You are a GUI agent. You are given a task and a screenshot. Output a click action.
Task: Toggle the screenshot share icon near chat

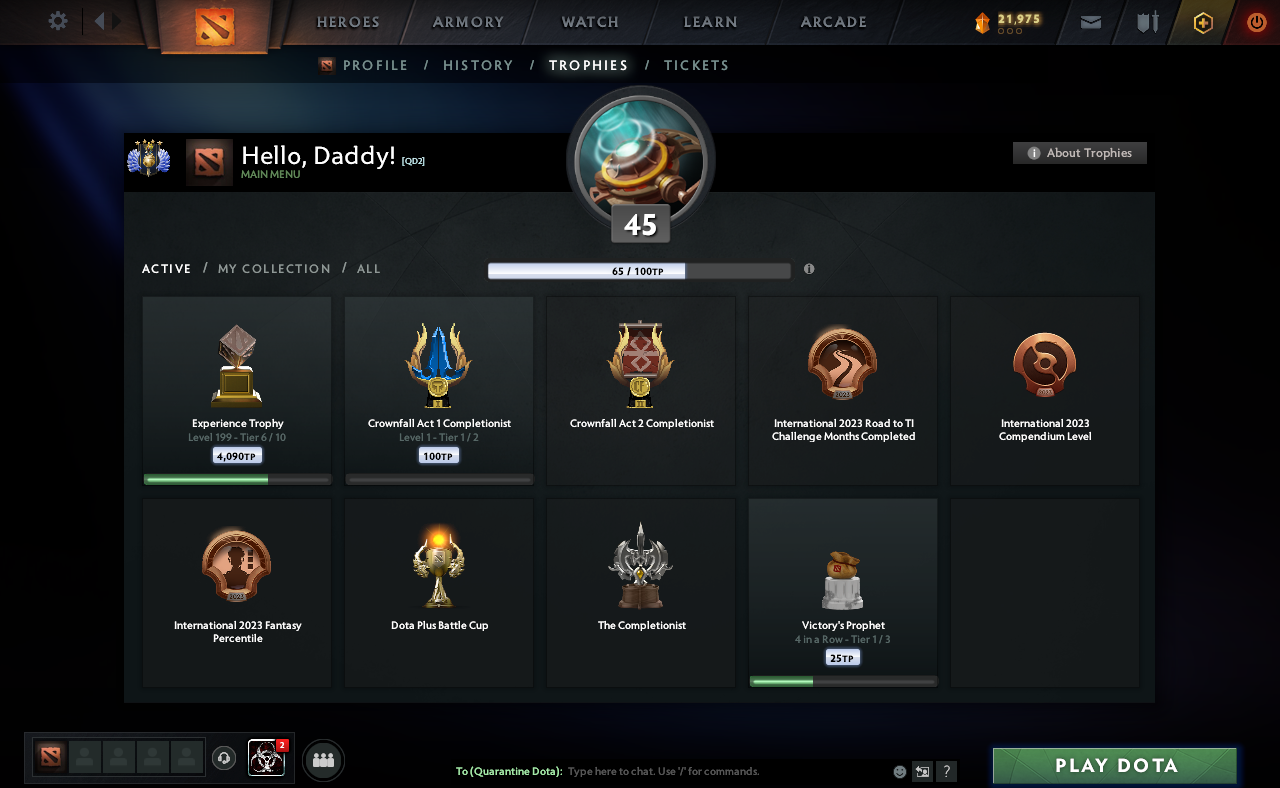[x=921, y=771]
